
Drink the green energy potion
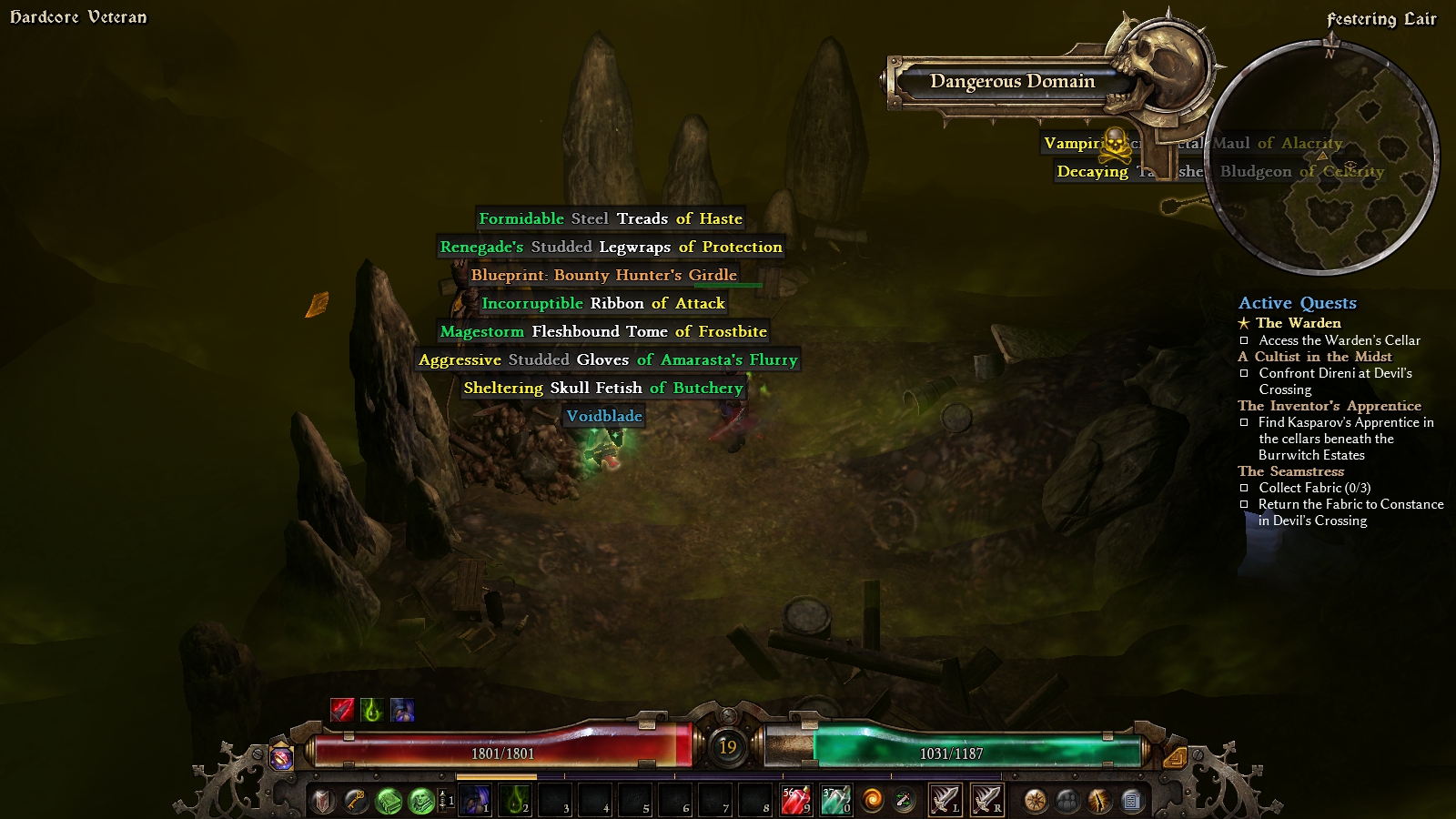tap(834, 801)
